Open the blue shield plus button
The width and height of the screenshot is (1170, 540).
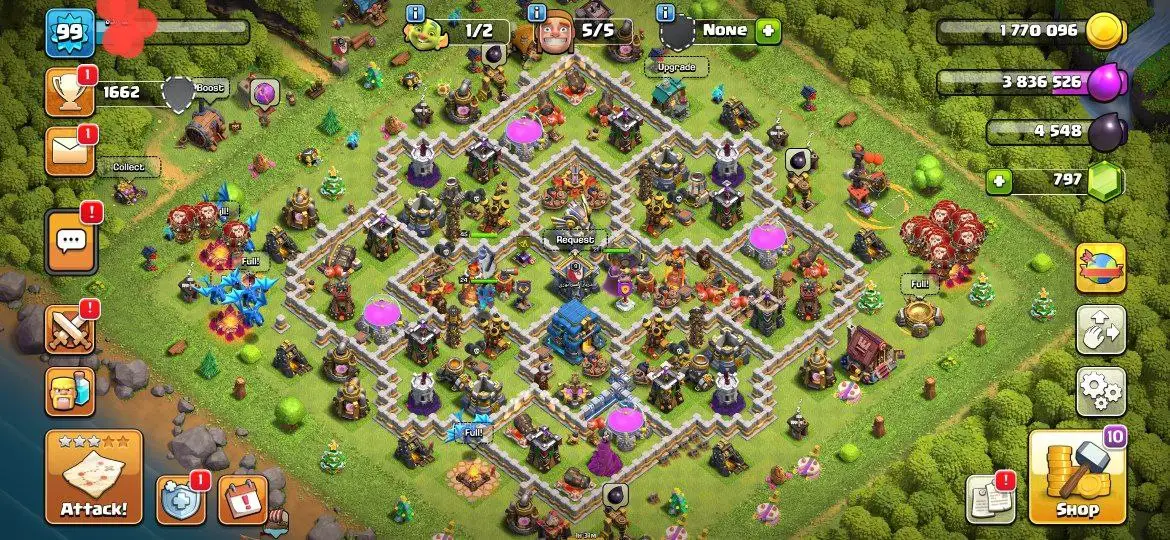(x=181, y=499)
